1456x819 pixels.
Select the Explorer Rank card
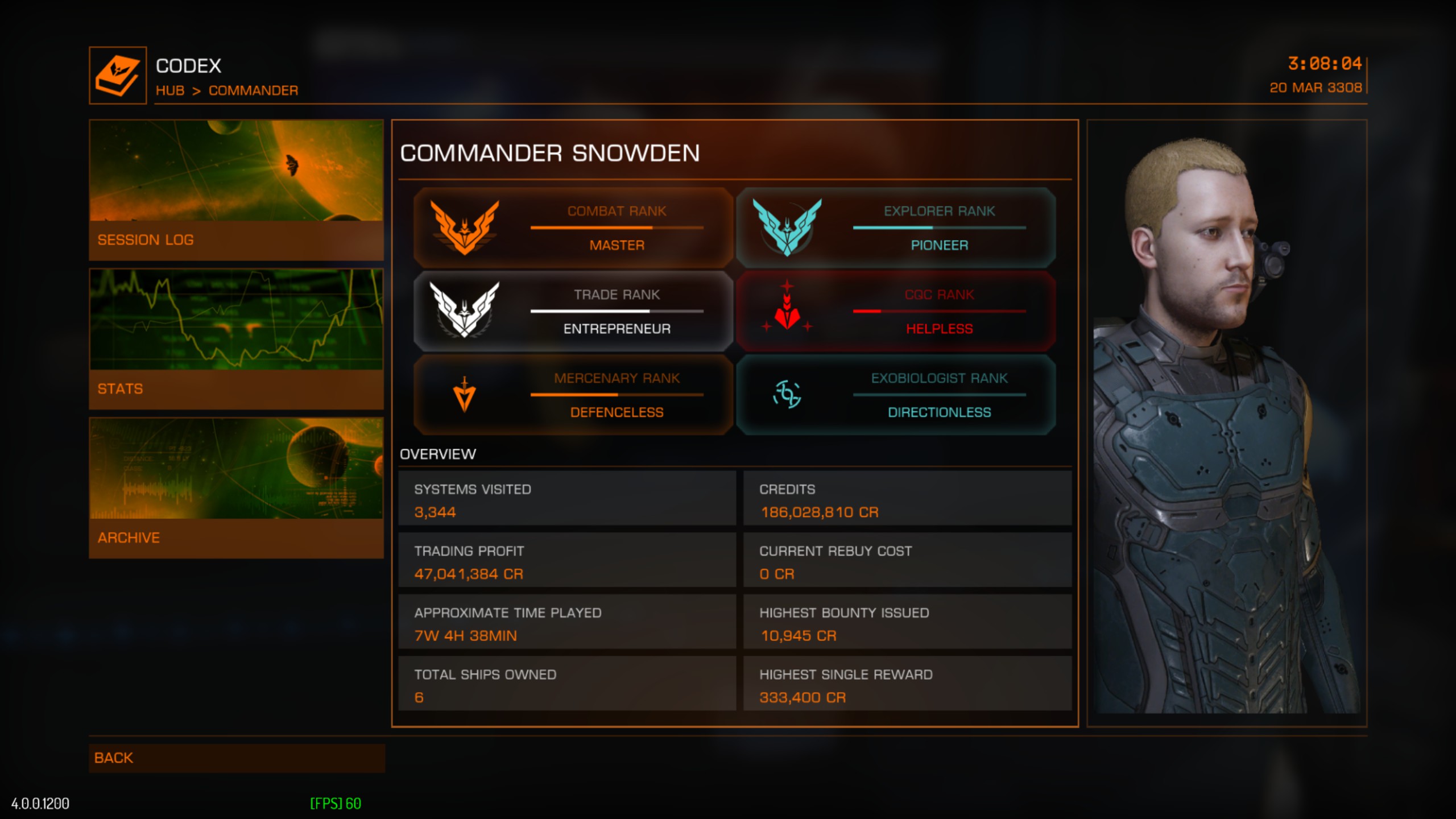(896, 227)
